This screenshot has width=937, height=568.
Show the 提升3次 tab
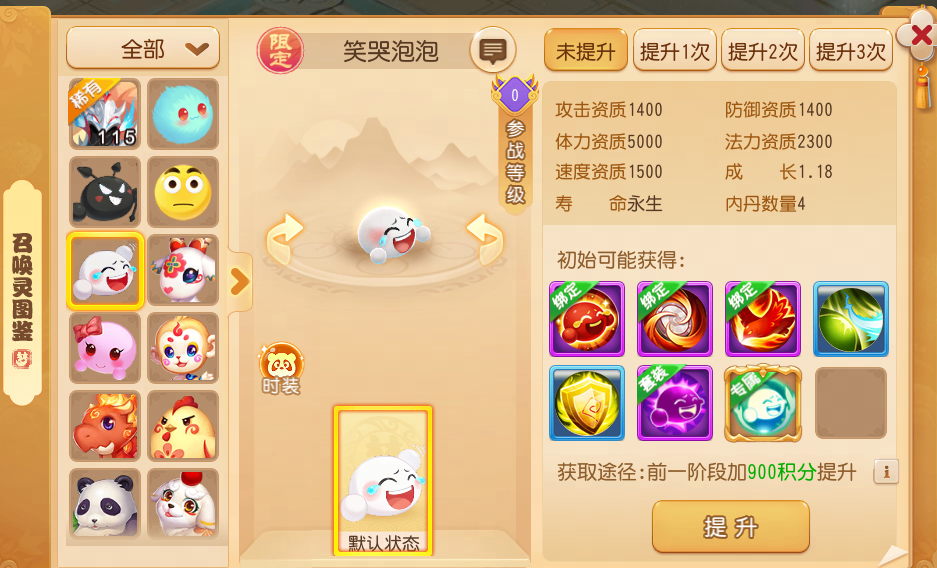click(x=850, y=51)
